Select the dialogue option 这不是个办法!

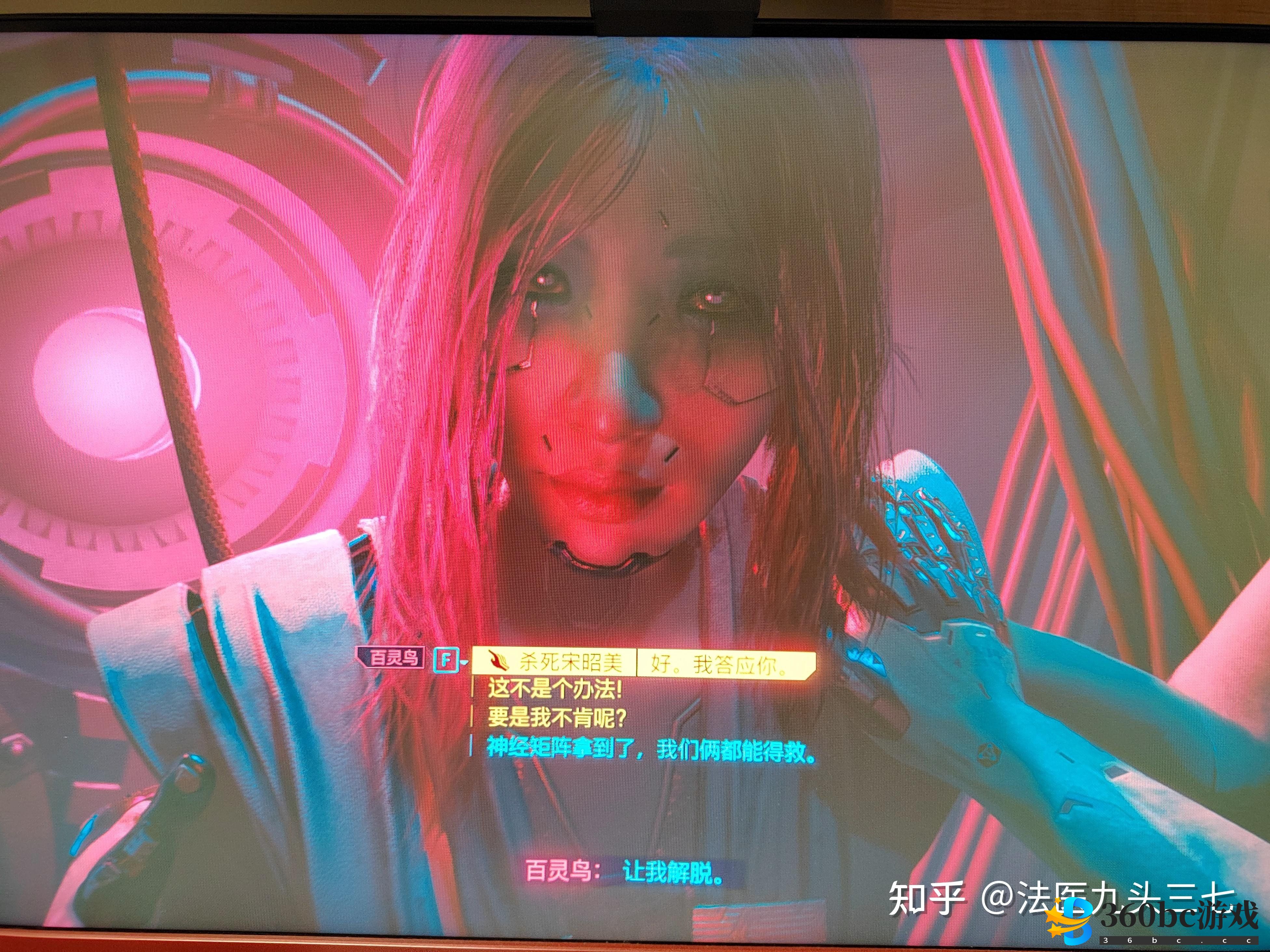(x=555, y=689)
